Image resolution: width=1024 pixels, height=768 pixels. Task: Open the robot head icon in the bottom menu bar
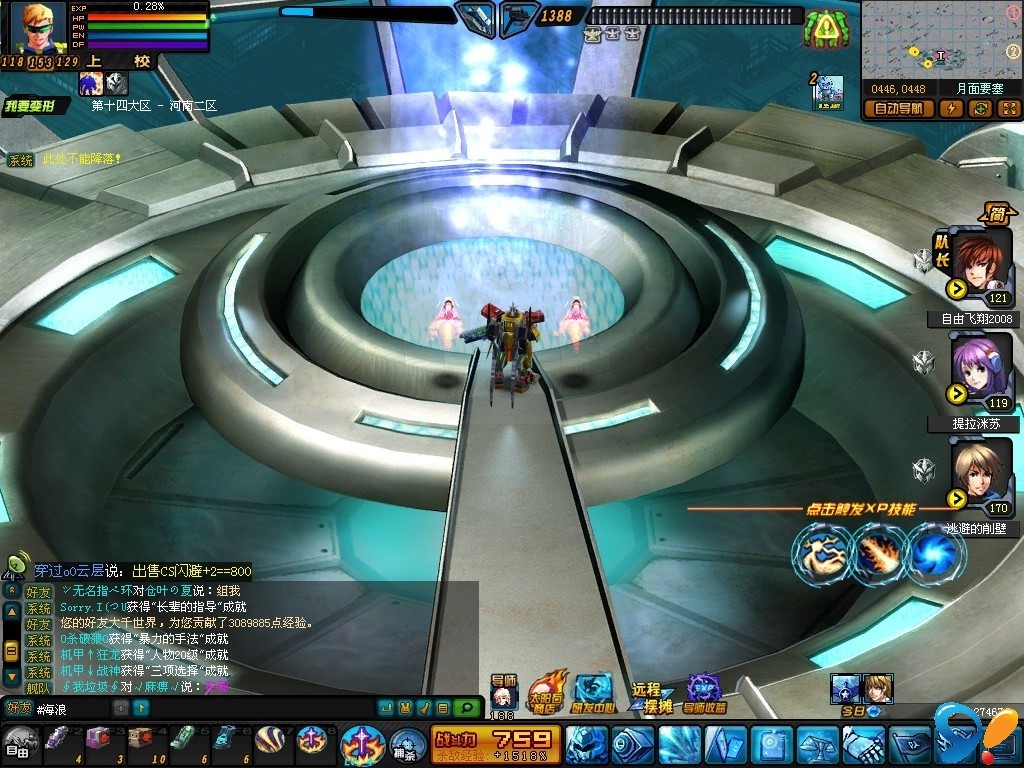586,745
